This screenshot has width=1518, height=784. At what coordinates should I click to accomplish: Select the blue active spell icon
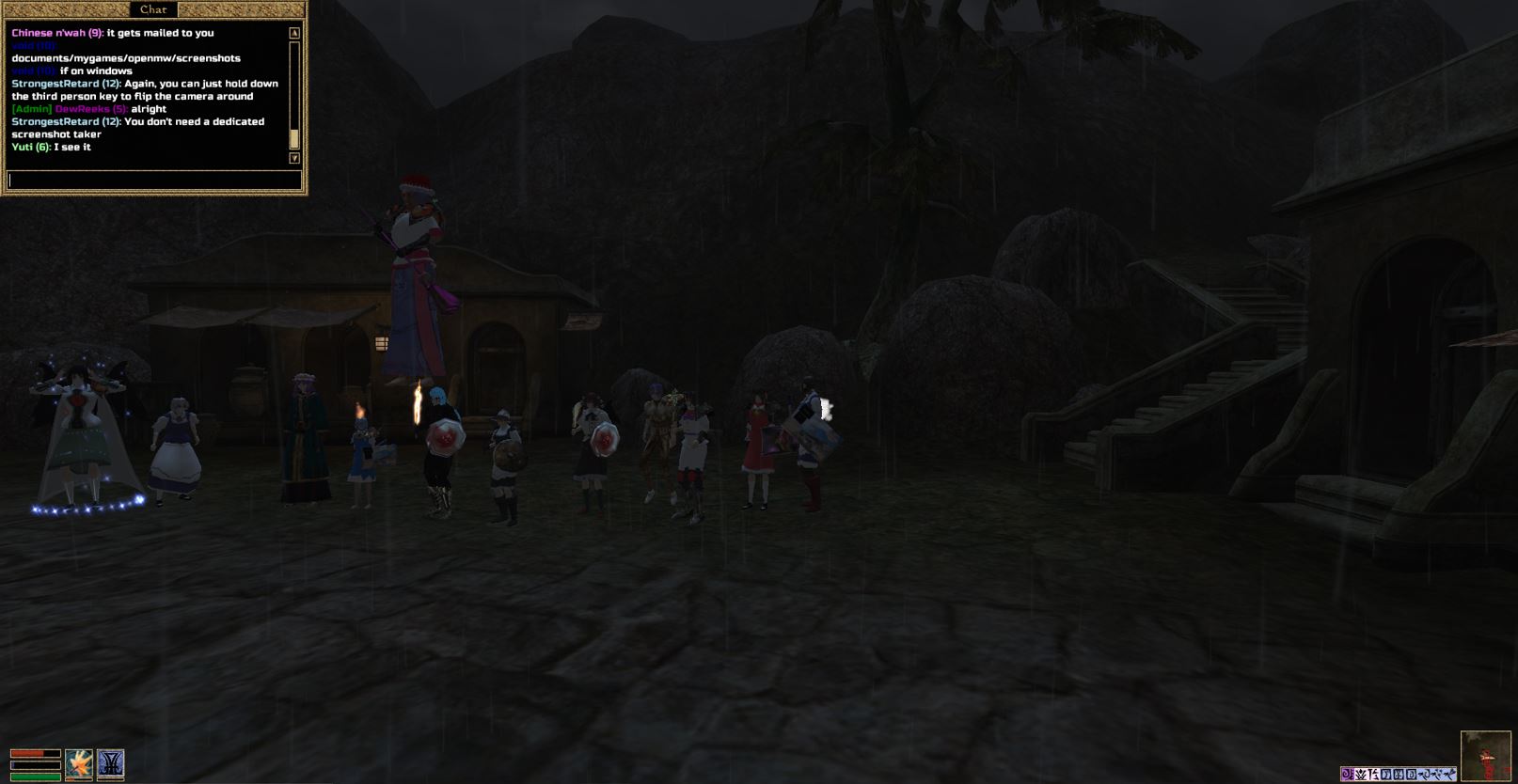tap(111, 763)
